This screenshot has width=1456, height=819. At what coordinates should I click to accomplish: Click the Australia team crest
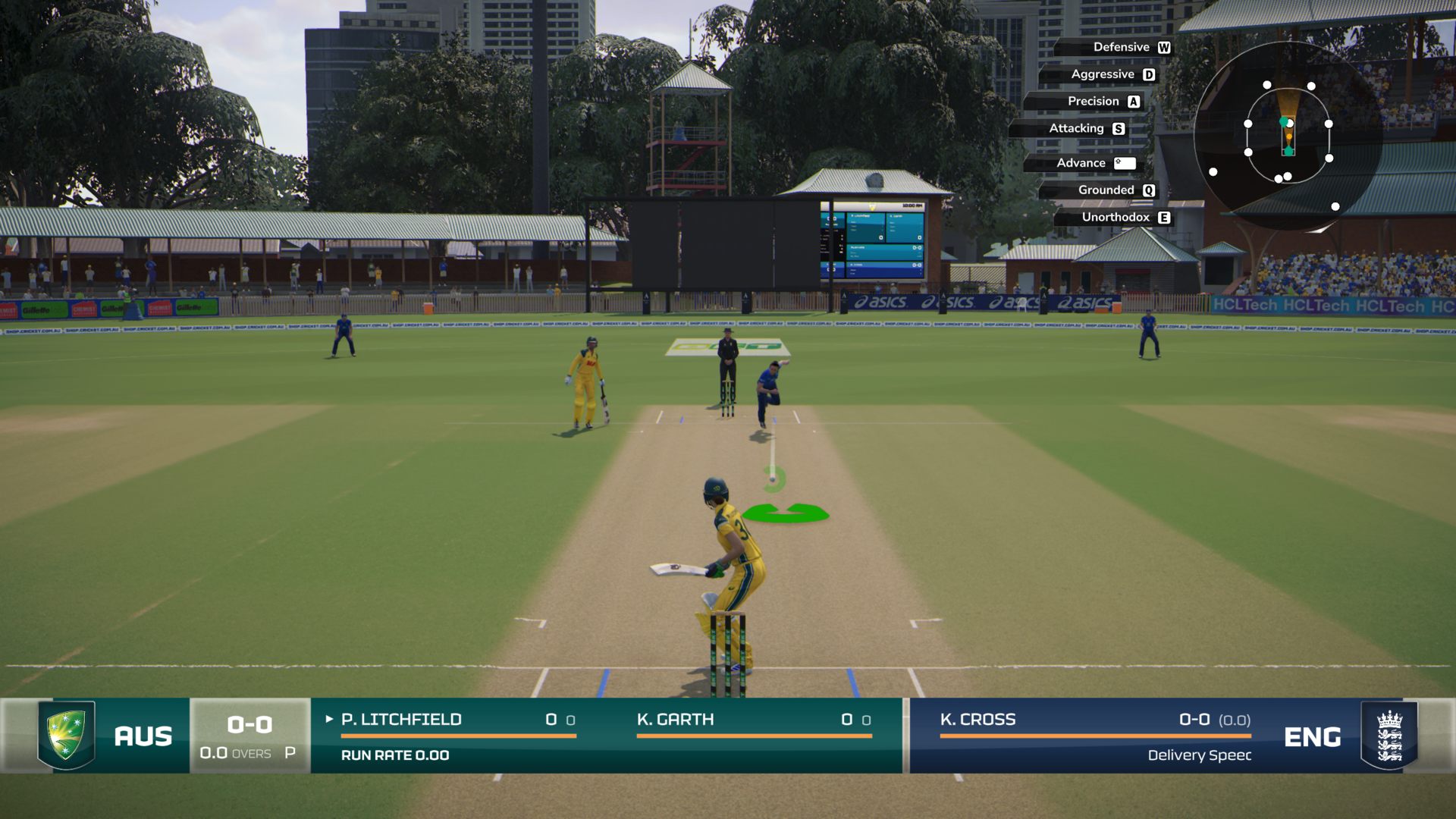pyautogui.click(x=67, y=735)
